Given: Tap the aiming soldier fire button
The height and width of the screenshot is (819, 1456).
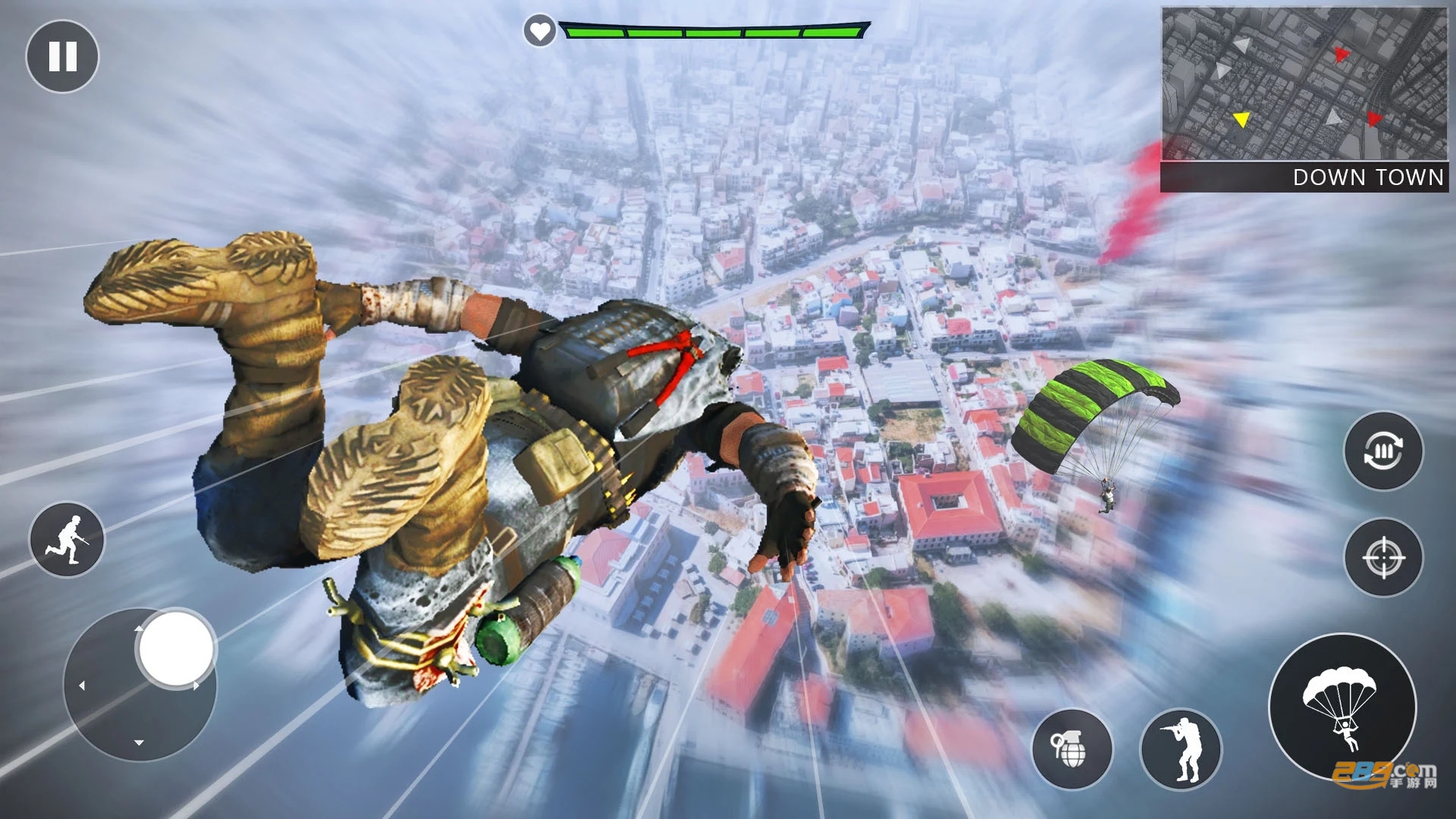Looking at the screenshot, I should tap(1181, 749).
